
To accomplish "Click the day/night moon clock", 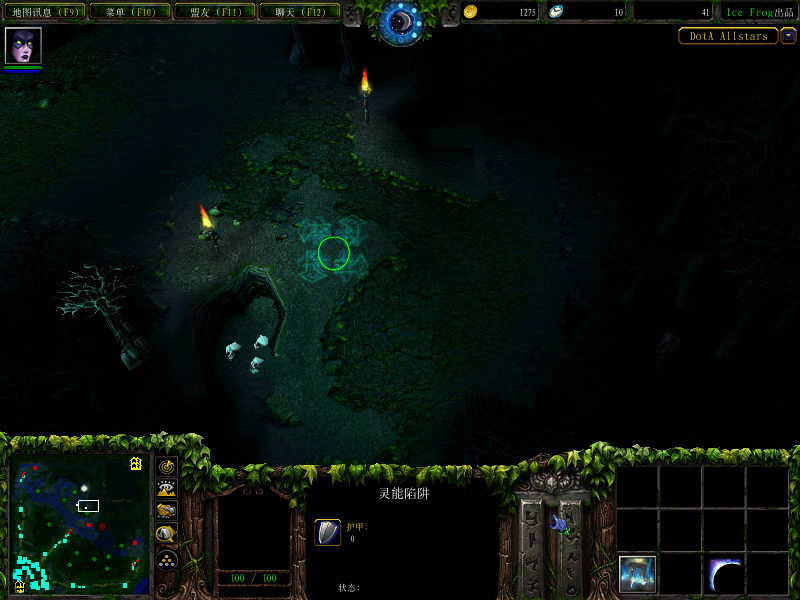I will click(400, 22).
